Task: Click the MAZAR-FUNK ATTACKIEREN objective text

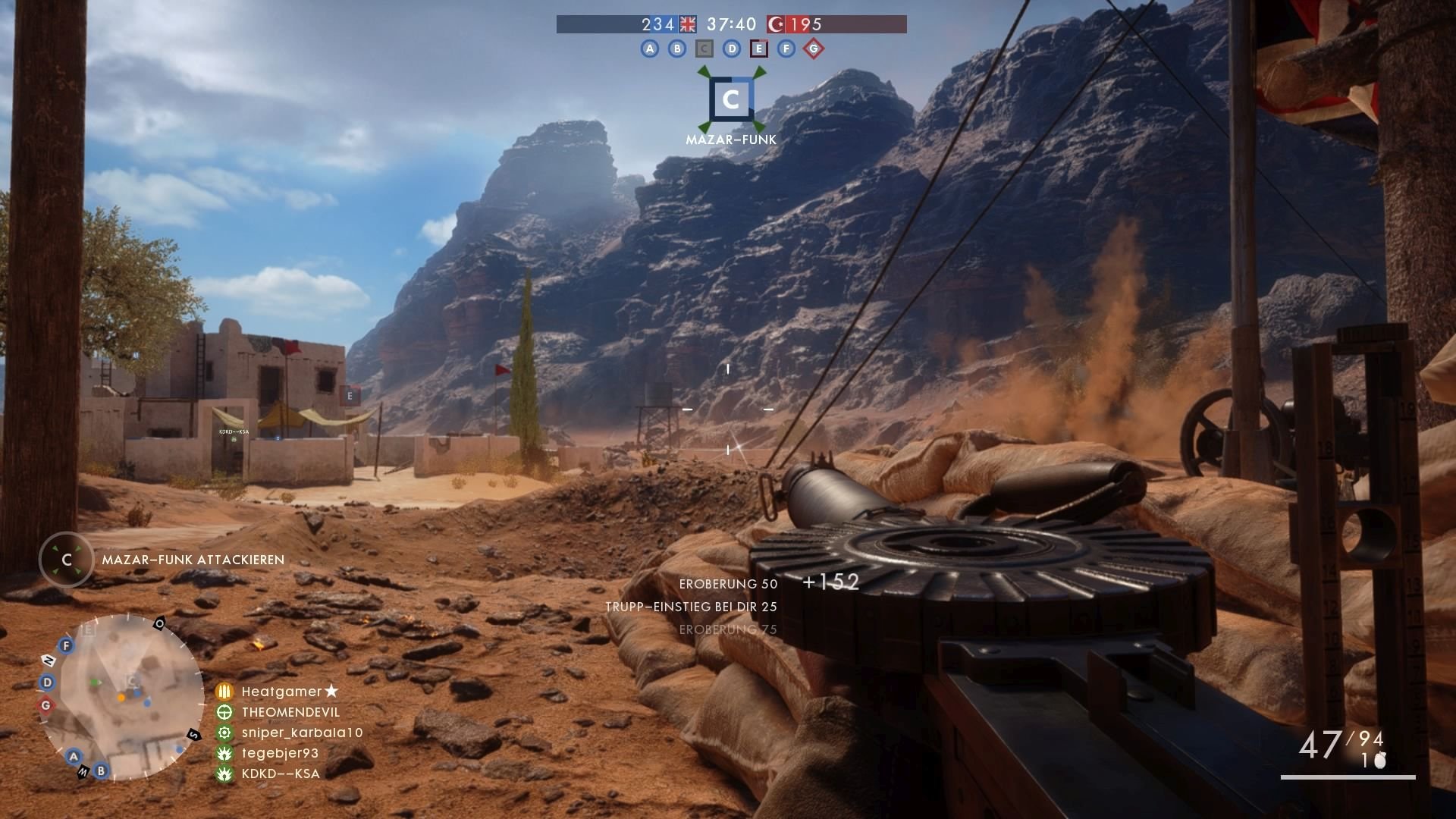Action: (x=191, y=560)
